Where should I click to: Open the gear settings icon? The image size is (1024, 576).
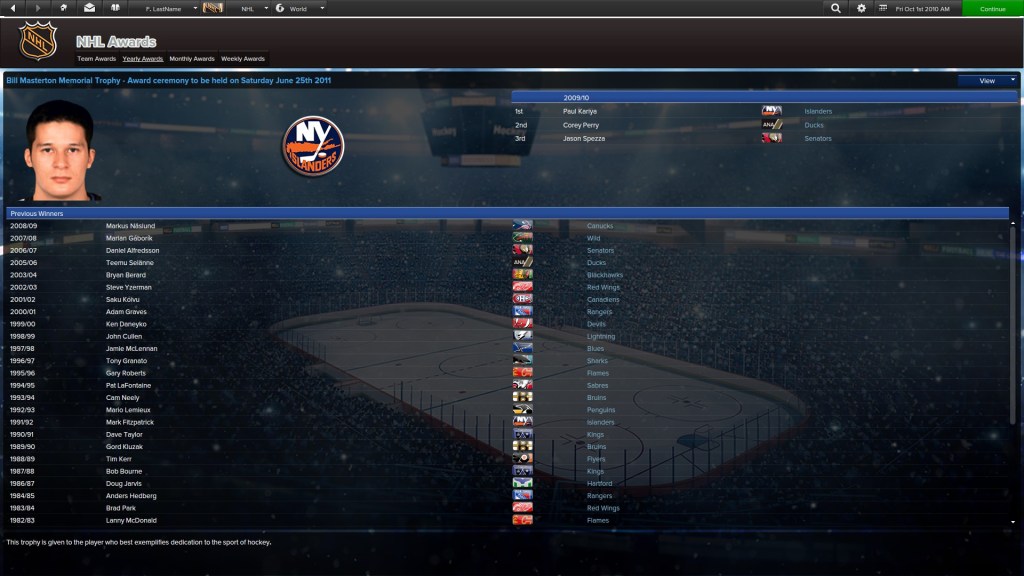tap(861, 8)
